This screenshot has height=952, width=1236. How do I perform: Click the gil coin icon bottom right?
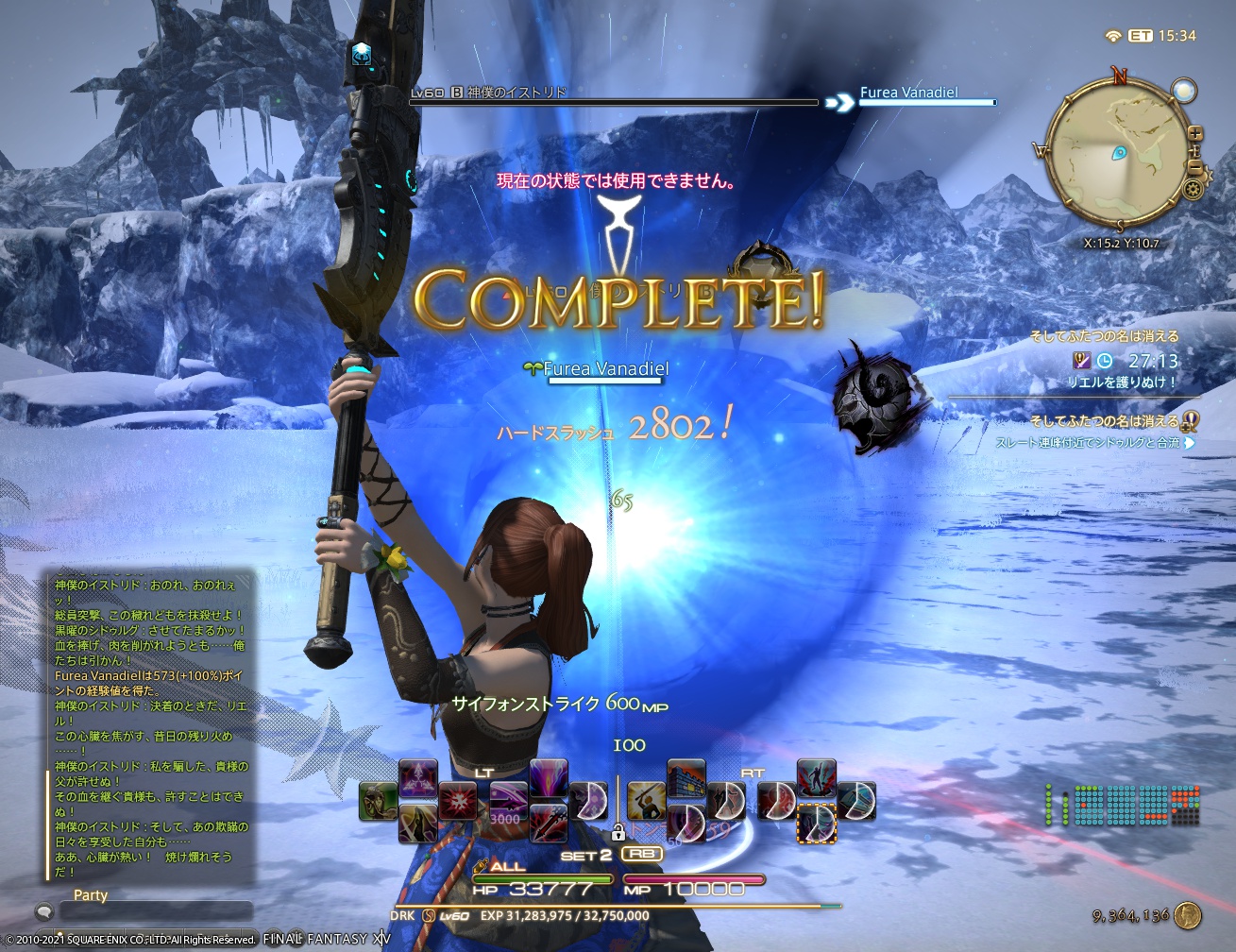1187,914
